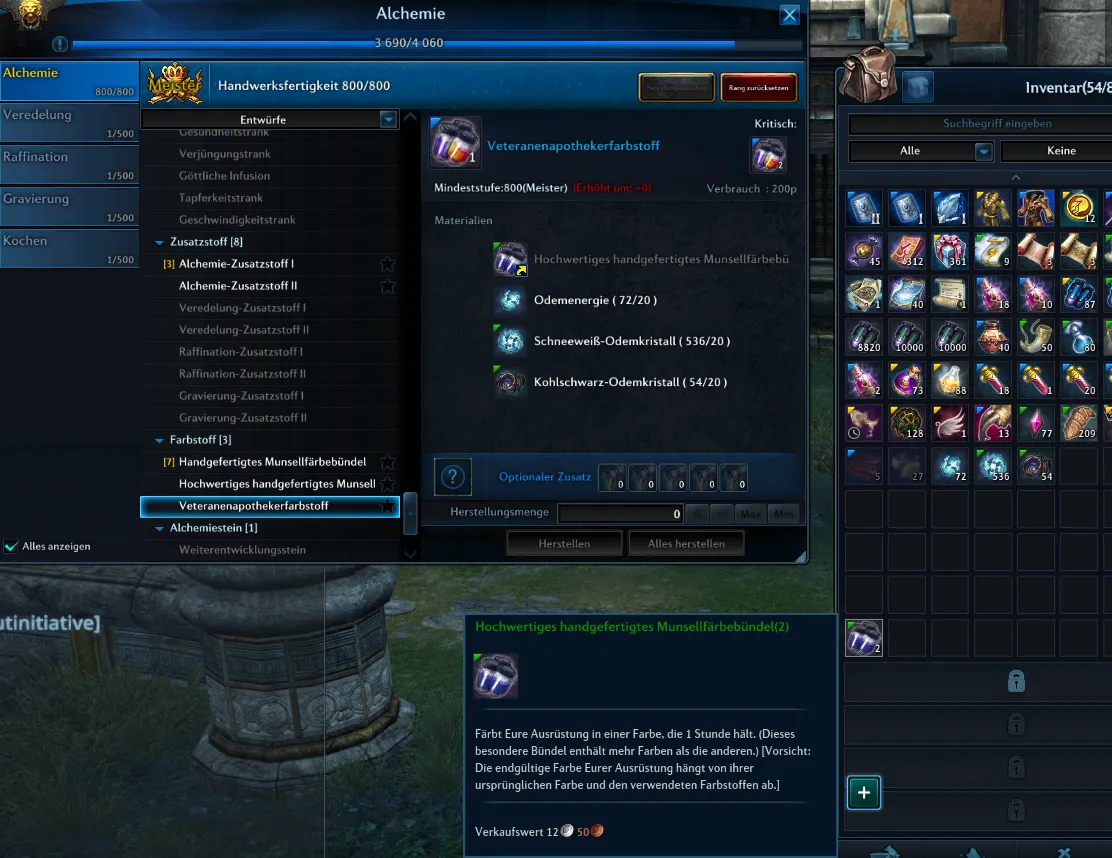Click the Rang zurücksetzen button

pos(758,88)
